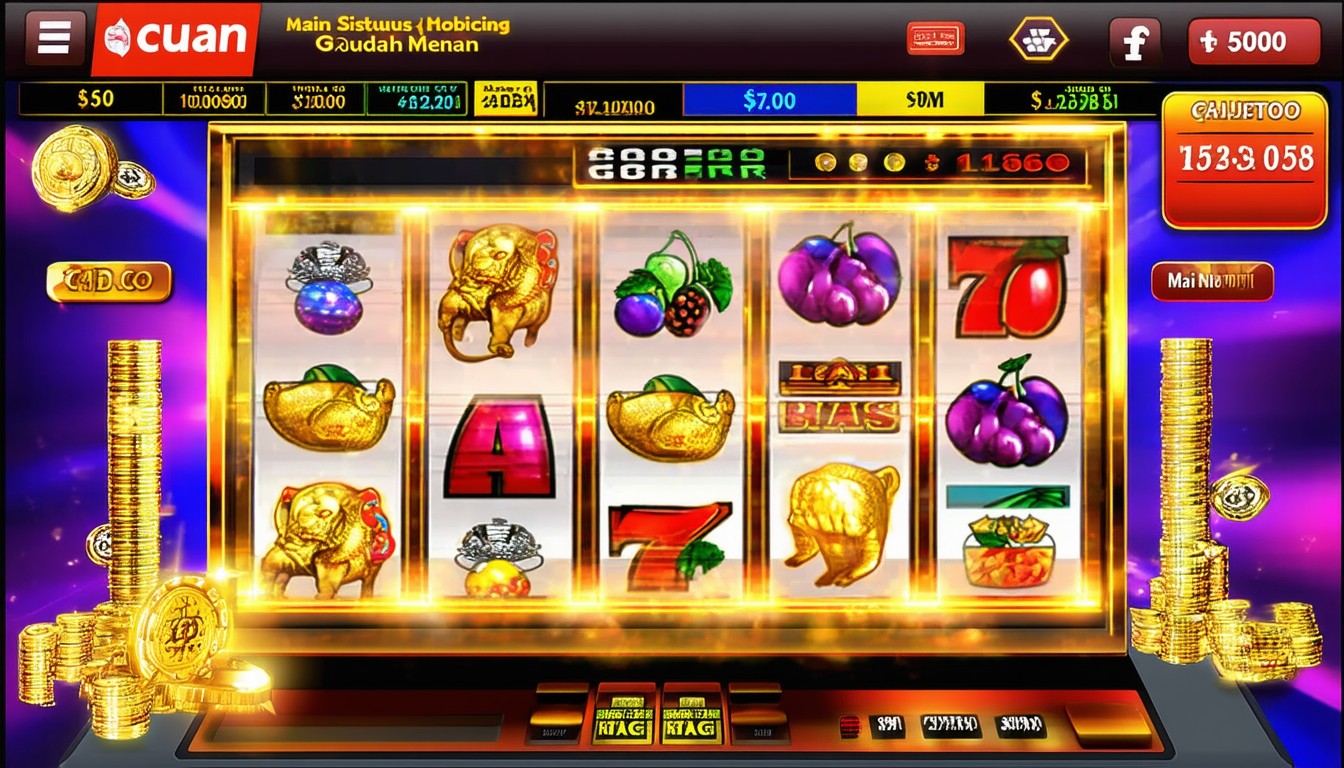
Task: Tap the 5000 credits button
Action: (1254, 42)
